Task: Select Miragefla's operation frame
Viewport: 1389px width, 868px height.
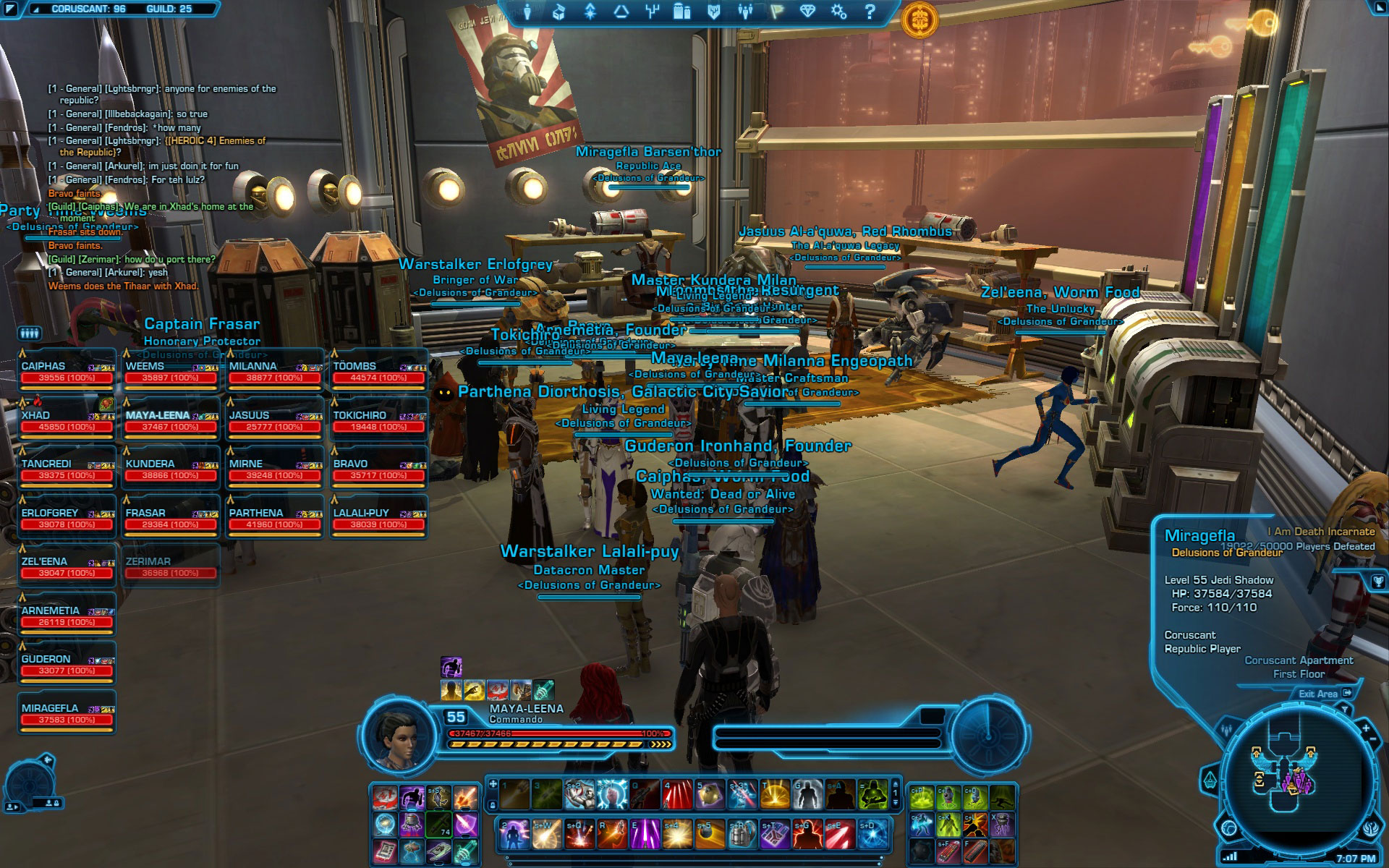Action: coord(67,714)
